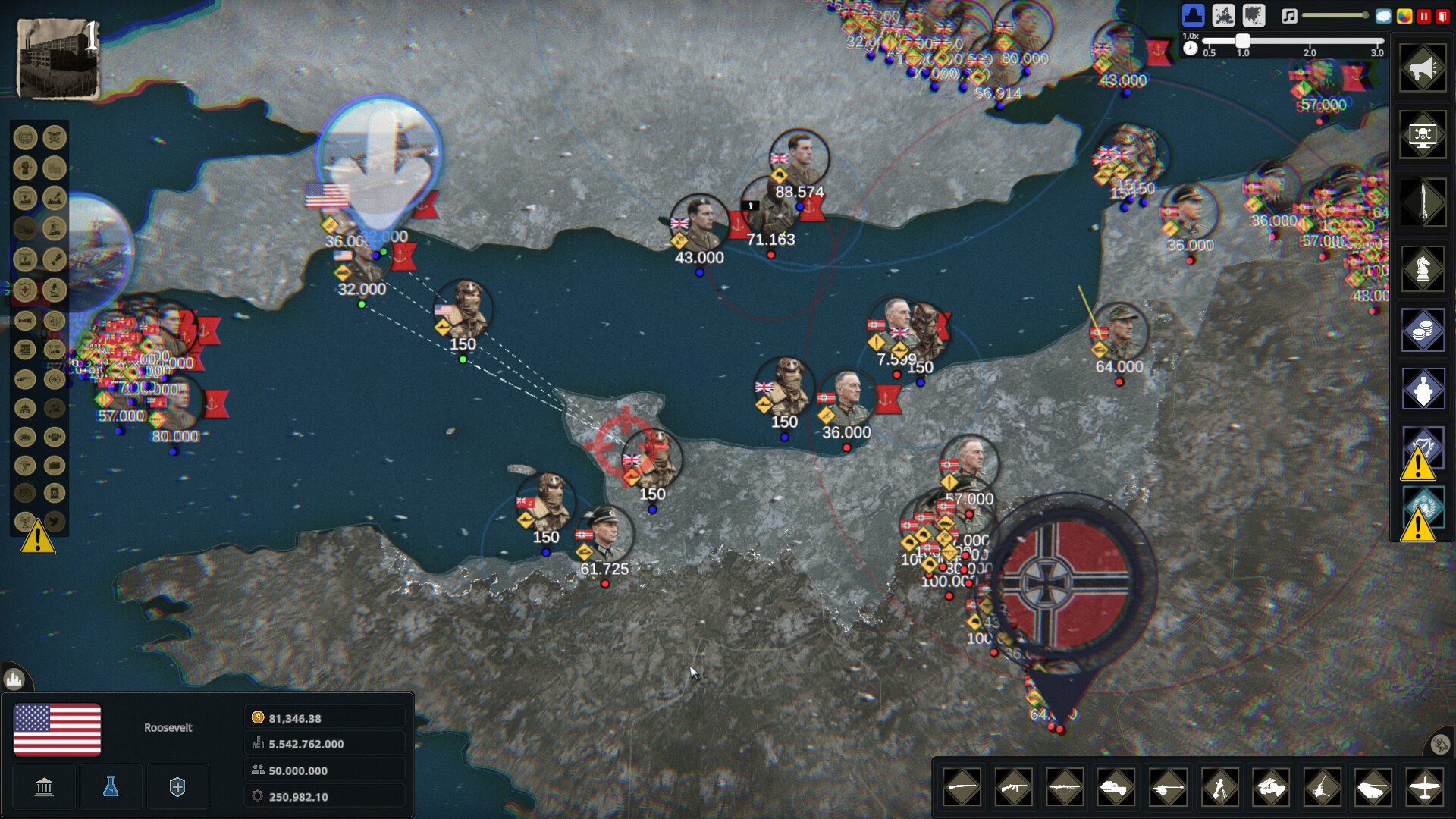Image resolution: width=1456 pixels, height=819 pixels.
Task: Choose the field artillery cannon unit
Action: click(x=1168, y=788)
